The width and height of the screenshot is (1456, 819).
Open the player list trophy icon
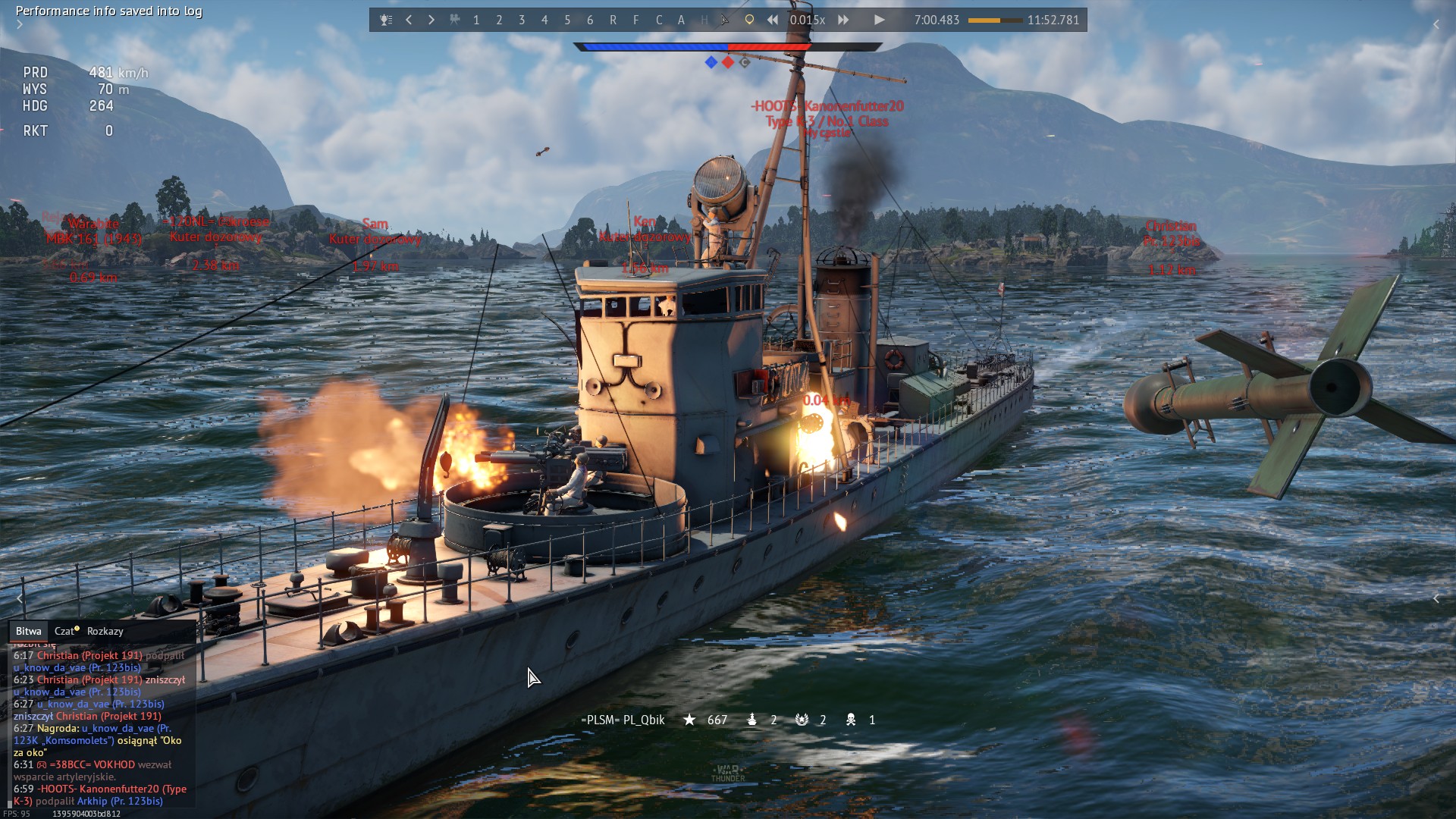[x=386, y=20]
